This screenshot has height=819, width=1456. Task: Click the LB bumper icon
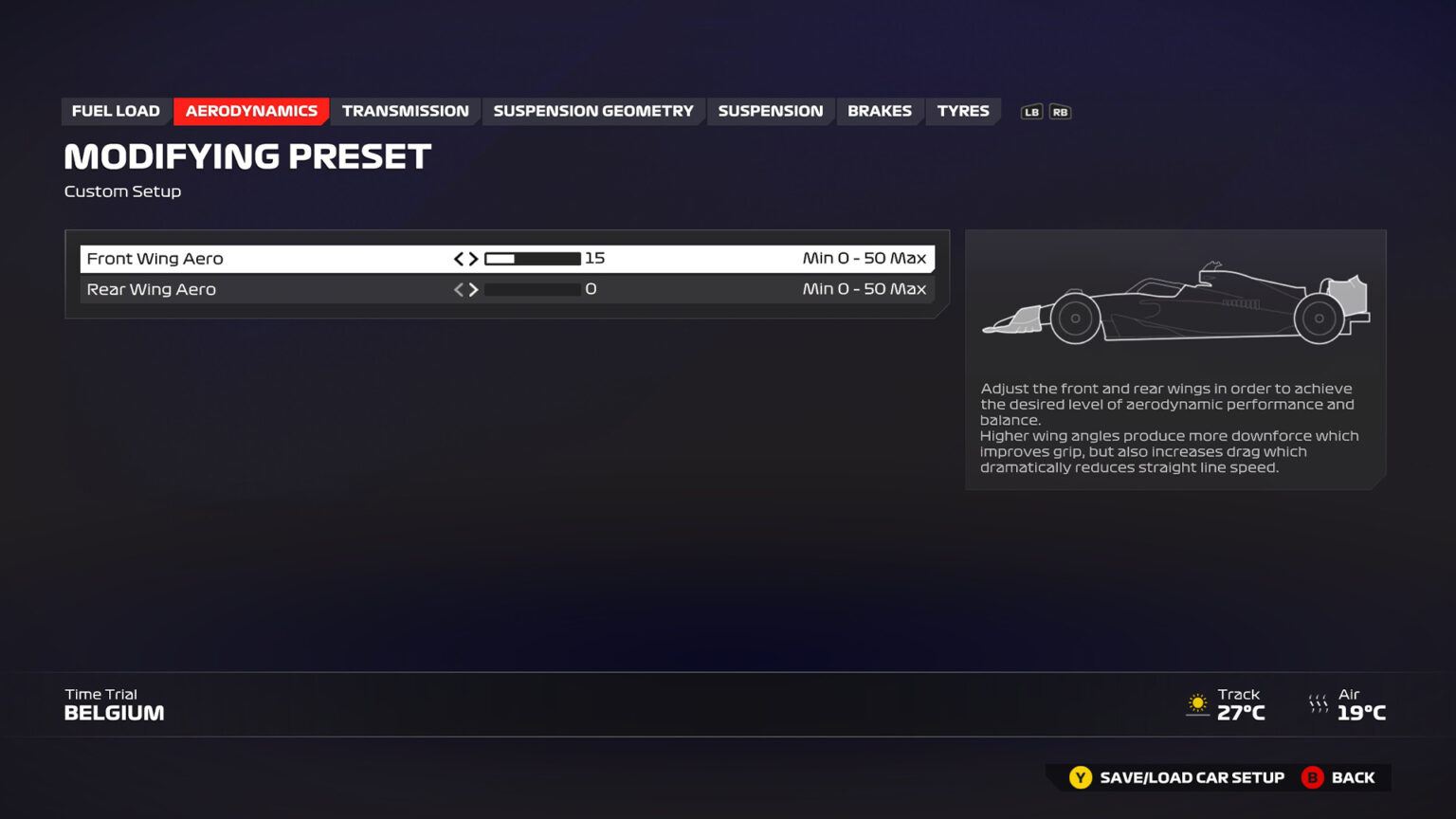[x=1032, y=111]
